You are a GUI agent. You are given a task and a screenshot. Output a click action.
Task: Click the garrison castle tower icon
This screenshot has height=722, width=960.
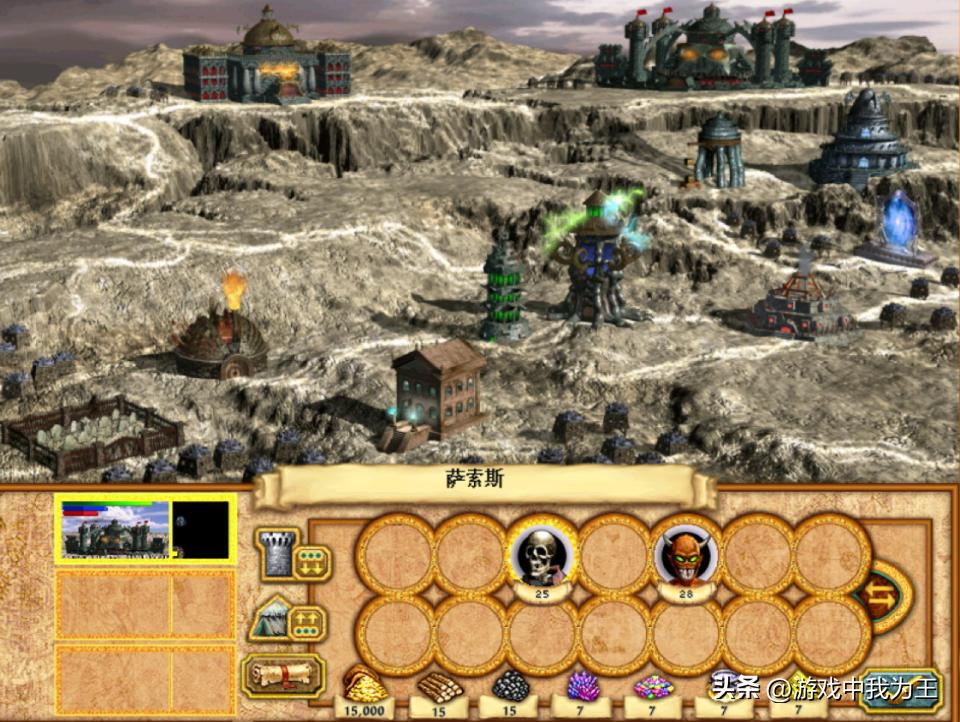(x=274, y=553)
